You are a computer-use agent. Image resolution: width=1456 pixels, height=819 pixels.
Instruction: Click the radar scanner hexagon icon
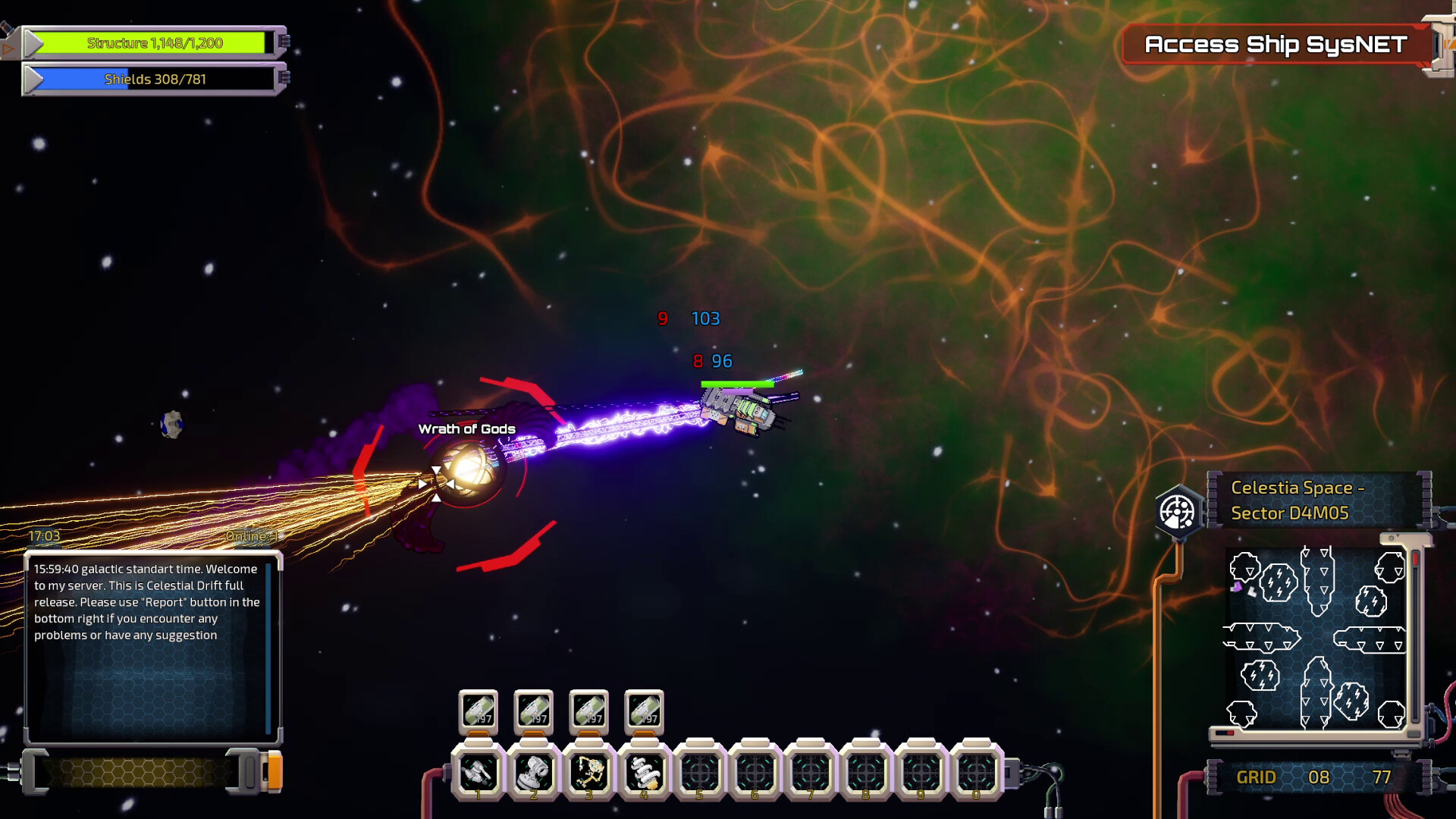1178,512
